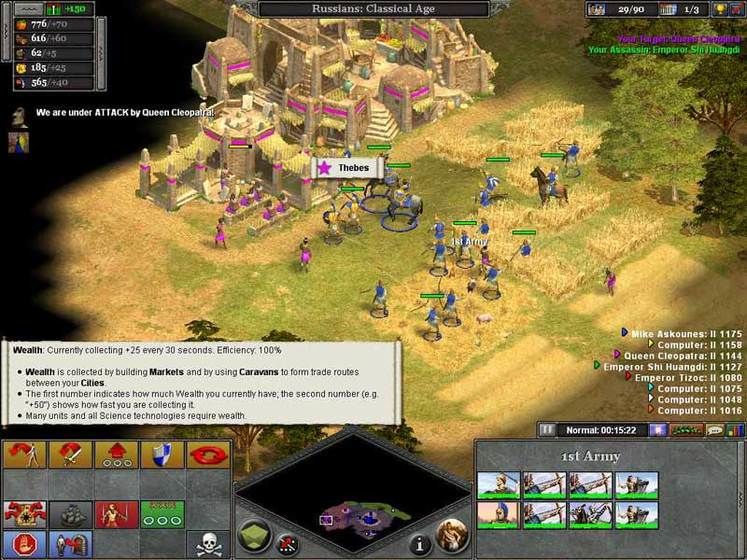The height and width of the screenshot is (560, 747).
Task: Choose the blue and white shield command
Action: click(x=162, y=457)
